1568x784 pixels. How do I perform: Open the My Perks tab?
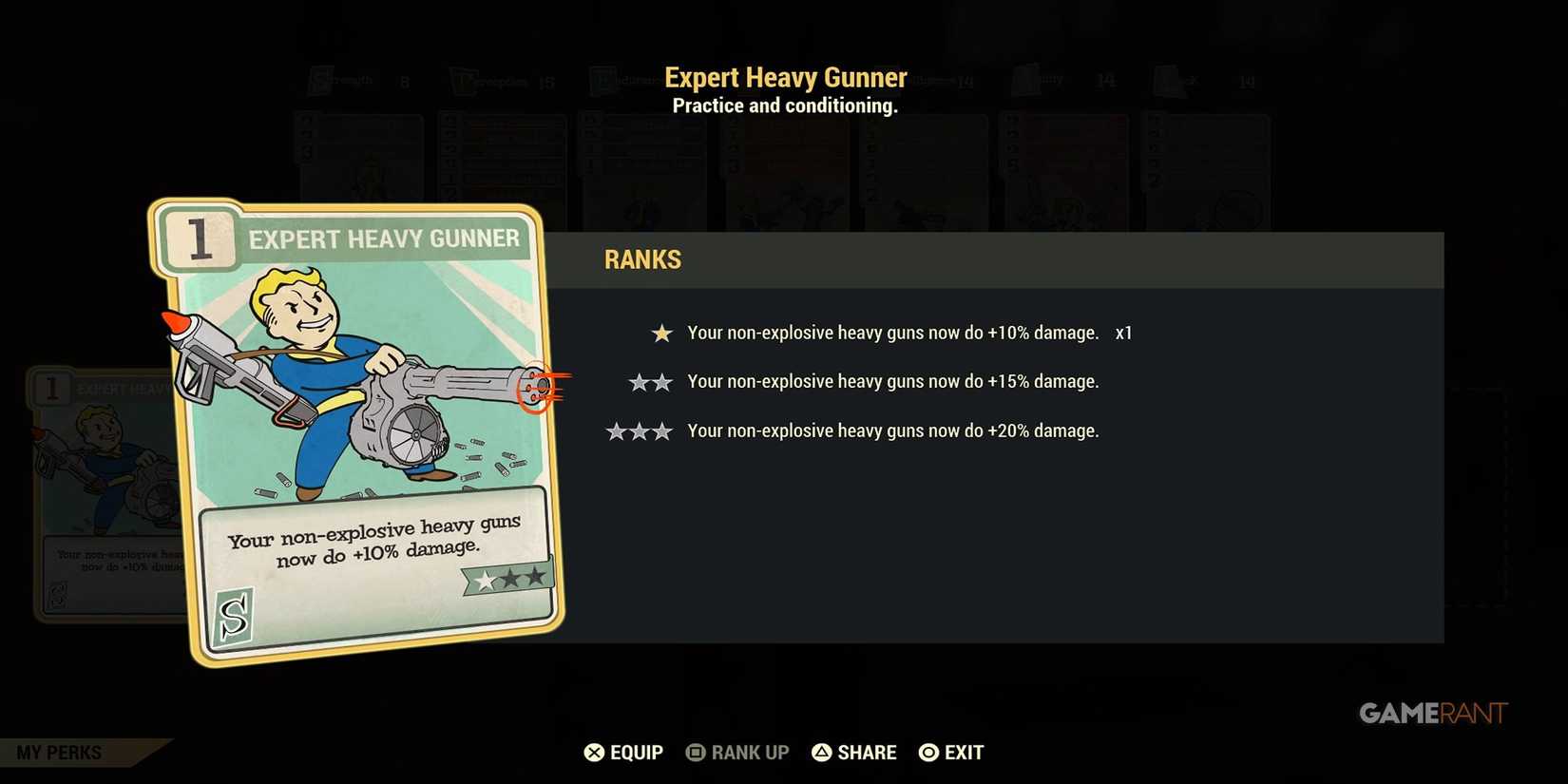click(59, 752)
